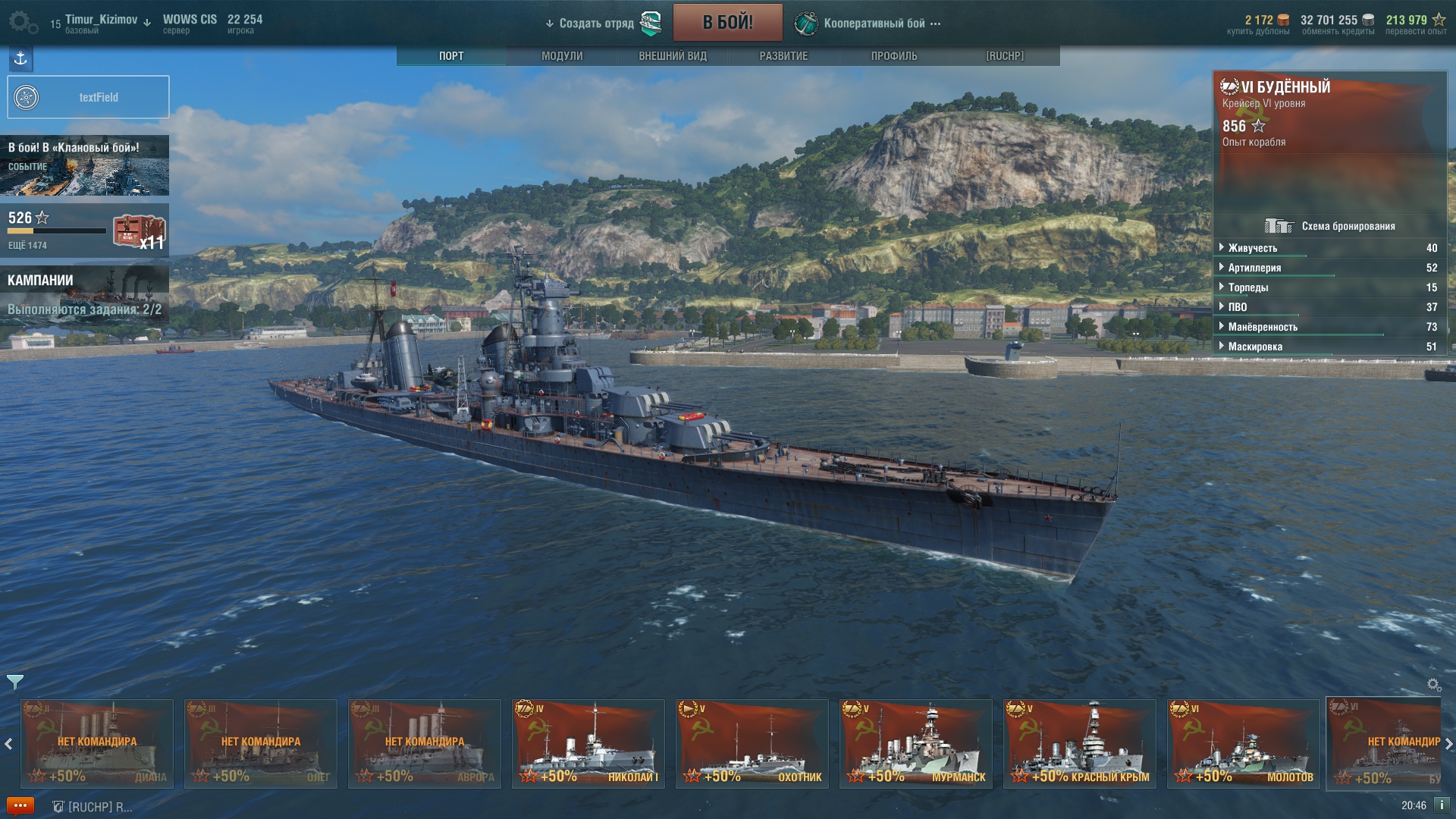Expand the Маскировка stats row
This screenshot has width=1456, height=819.
point(1255,347)
